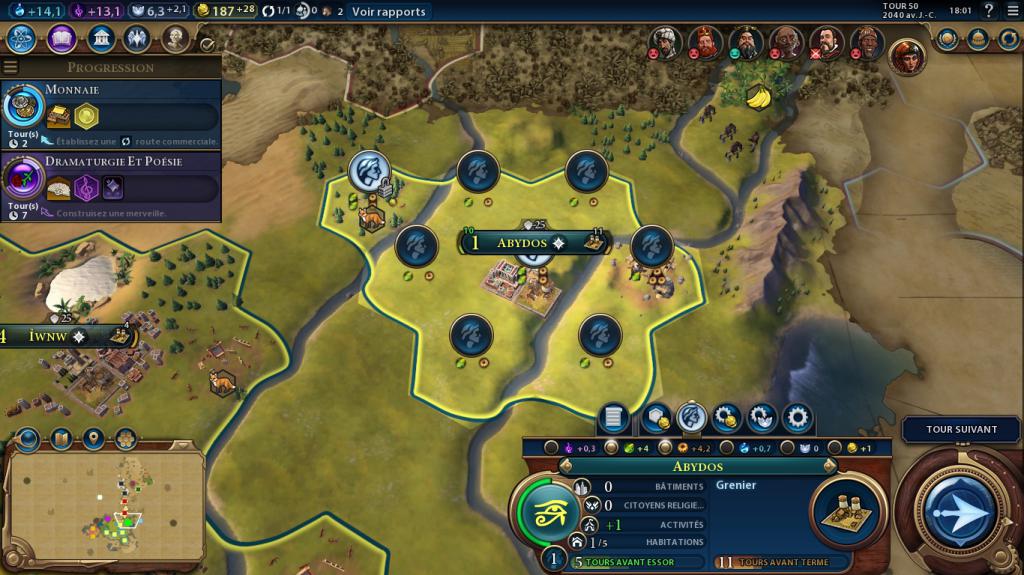Select the purchase tile hexagon-and-coin button
This screenshot has width=1024, height=575.
click(657, 418)
